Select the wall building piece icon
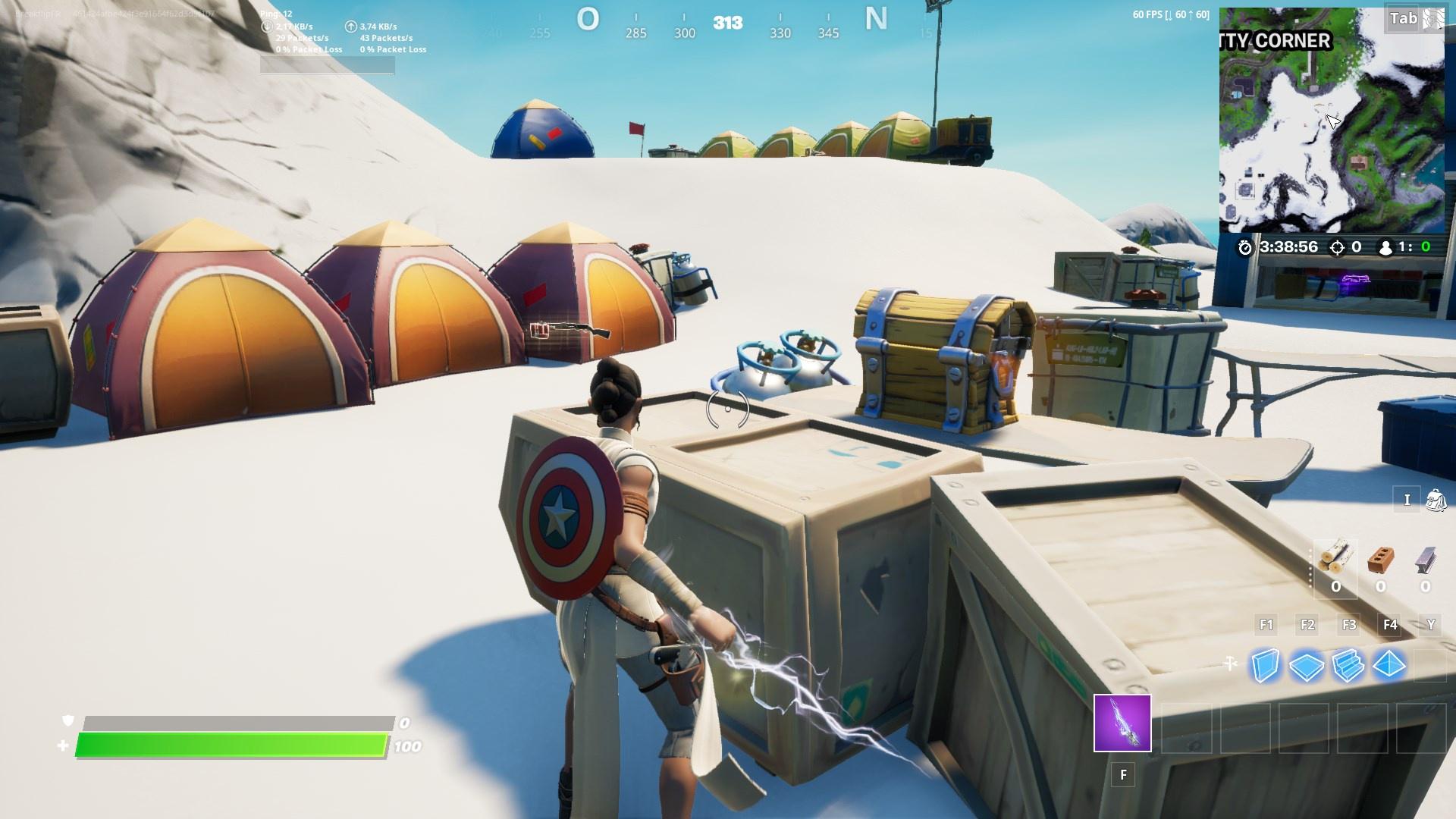Viewport: 1456px width, 819px height. [1267, 664]
